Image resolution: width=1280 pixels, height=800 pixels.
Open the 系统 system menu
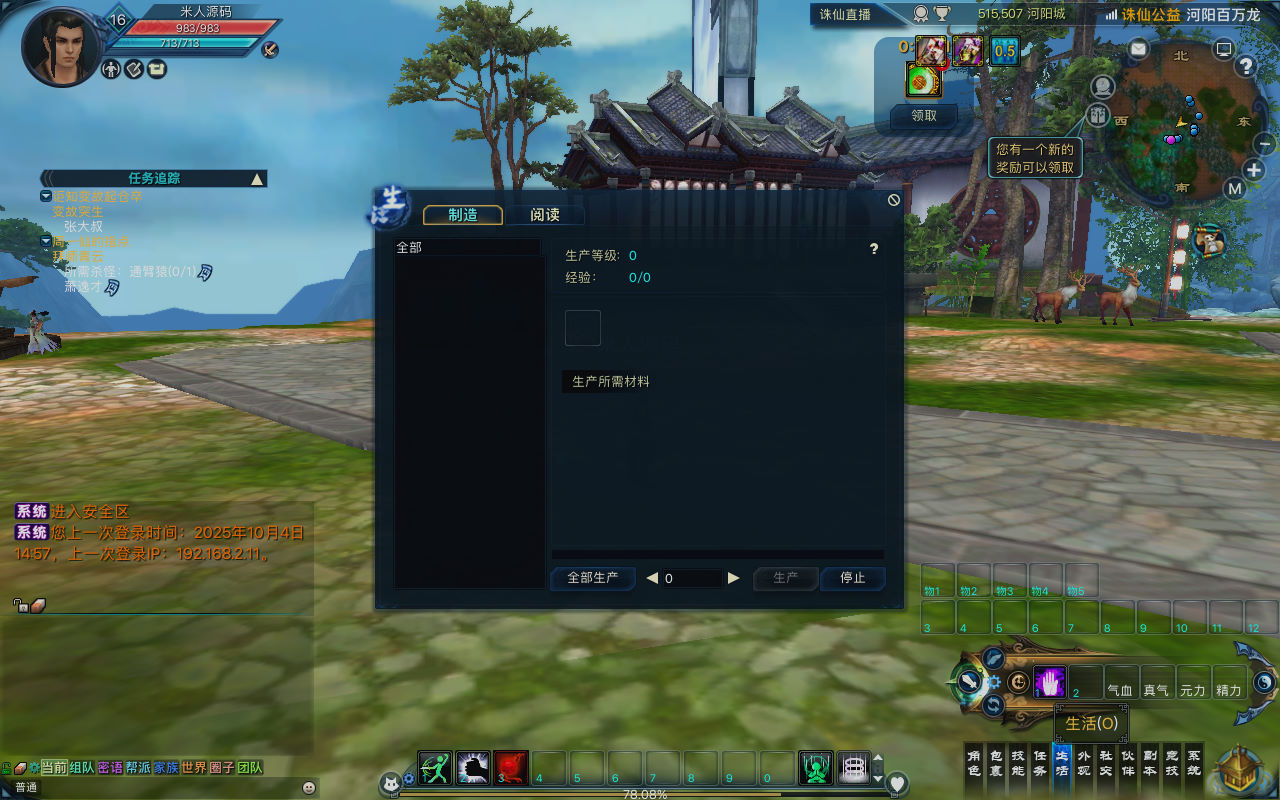1193,763
